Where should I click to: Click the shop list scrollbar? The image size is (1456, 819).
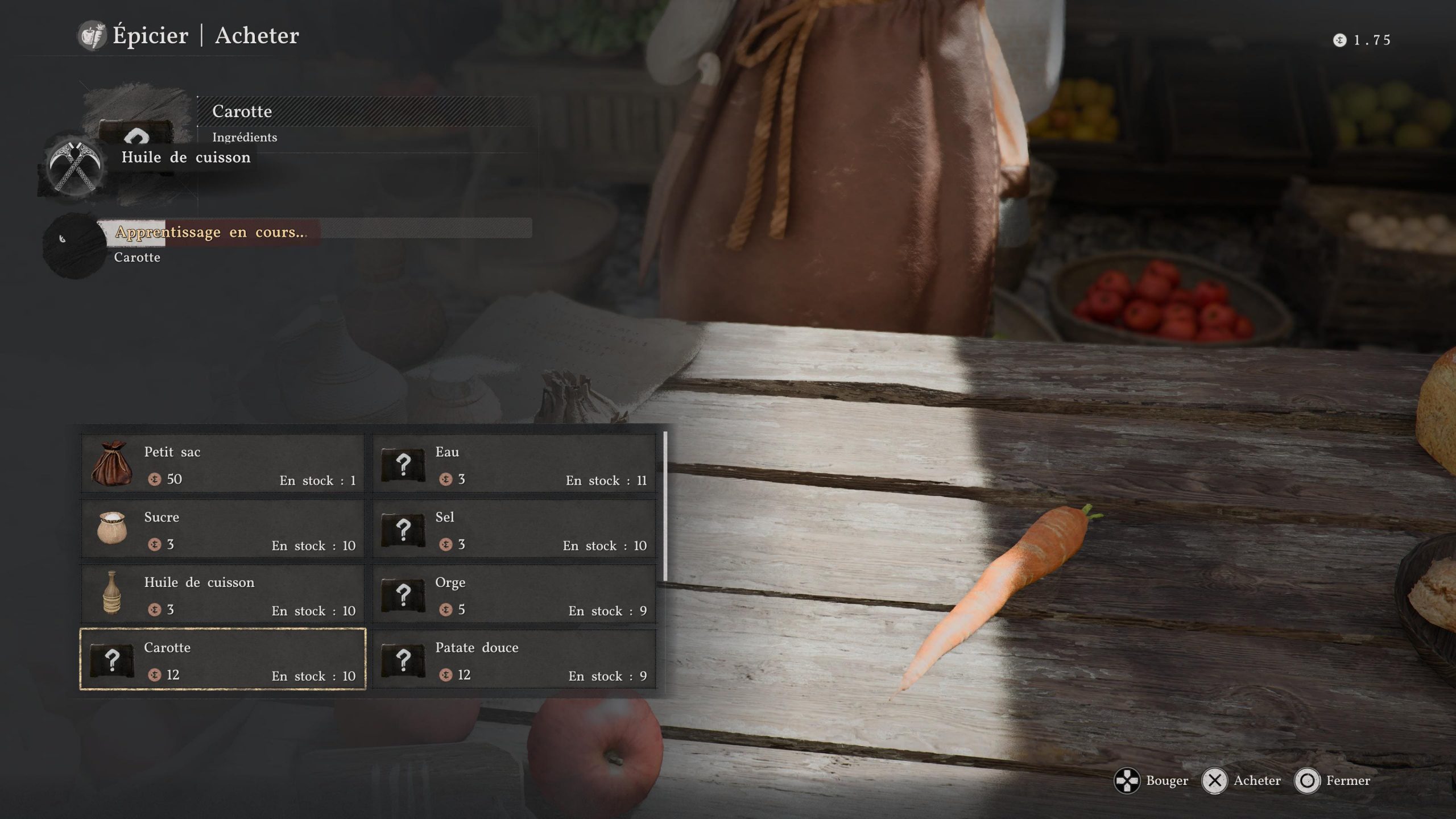665,507
